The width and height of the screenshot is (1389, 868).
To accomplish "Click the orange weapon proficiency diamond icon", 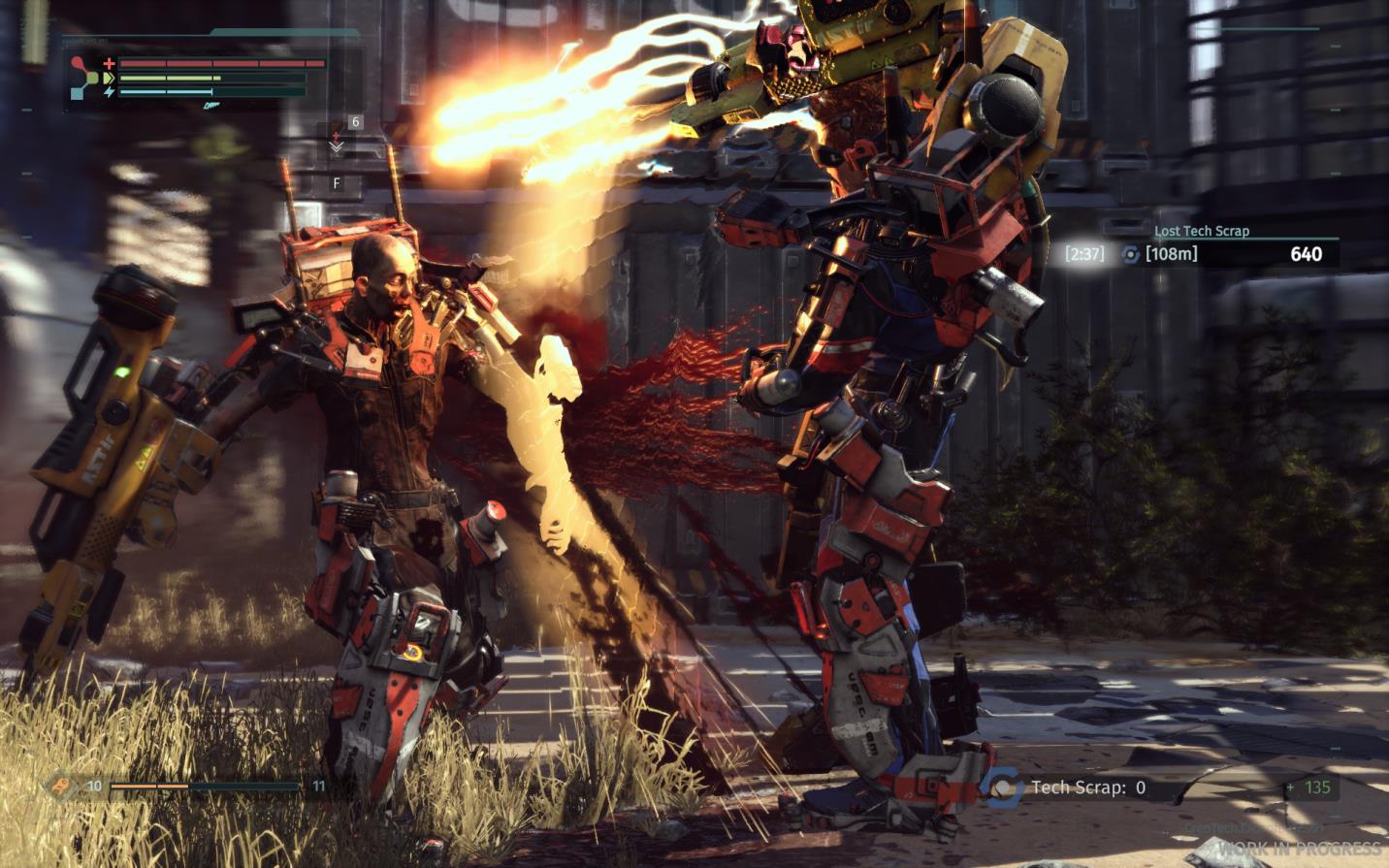I will click(62, 786).
